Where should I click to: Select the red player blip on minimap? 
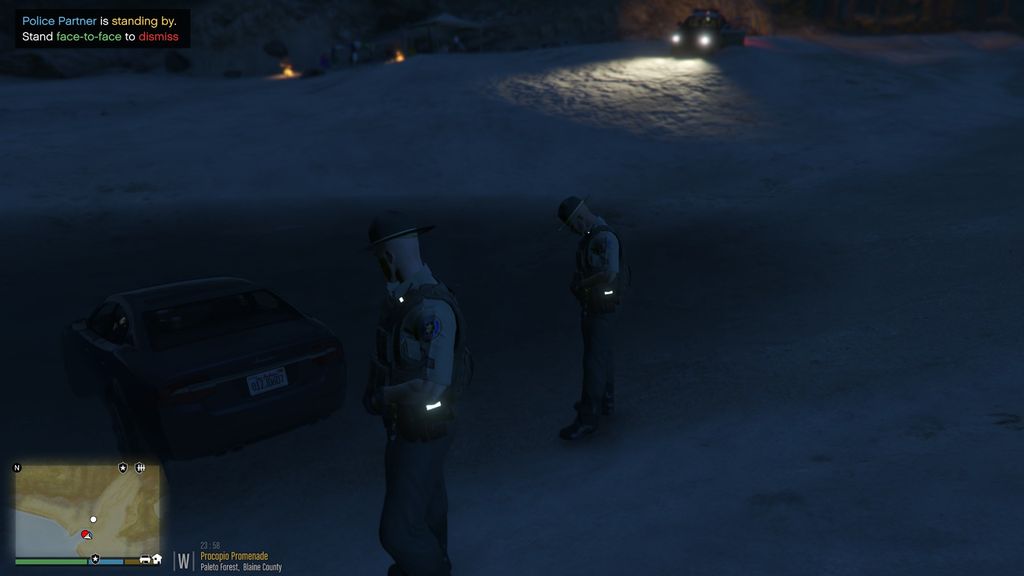click(86, 535)
